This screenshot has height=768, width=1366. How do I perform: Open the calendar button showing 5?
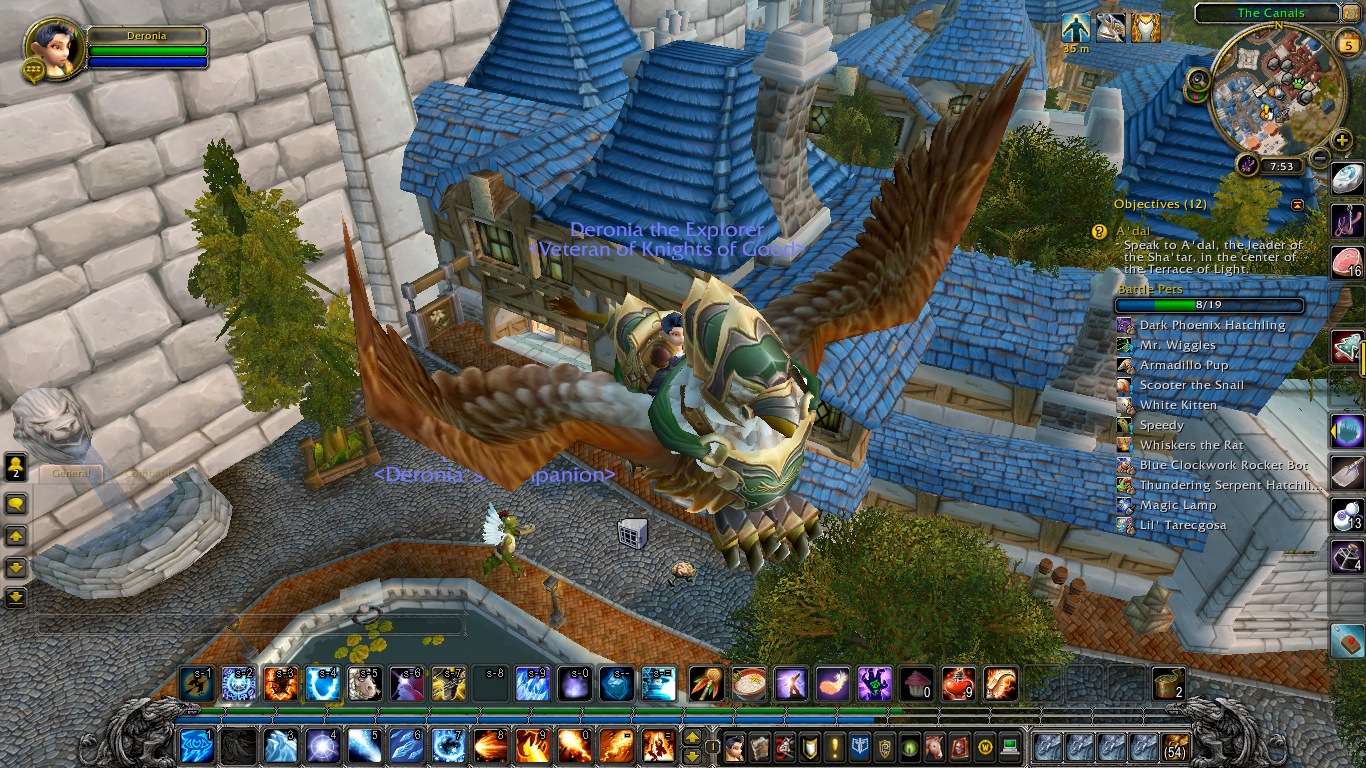pos(1346,42)
